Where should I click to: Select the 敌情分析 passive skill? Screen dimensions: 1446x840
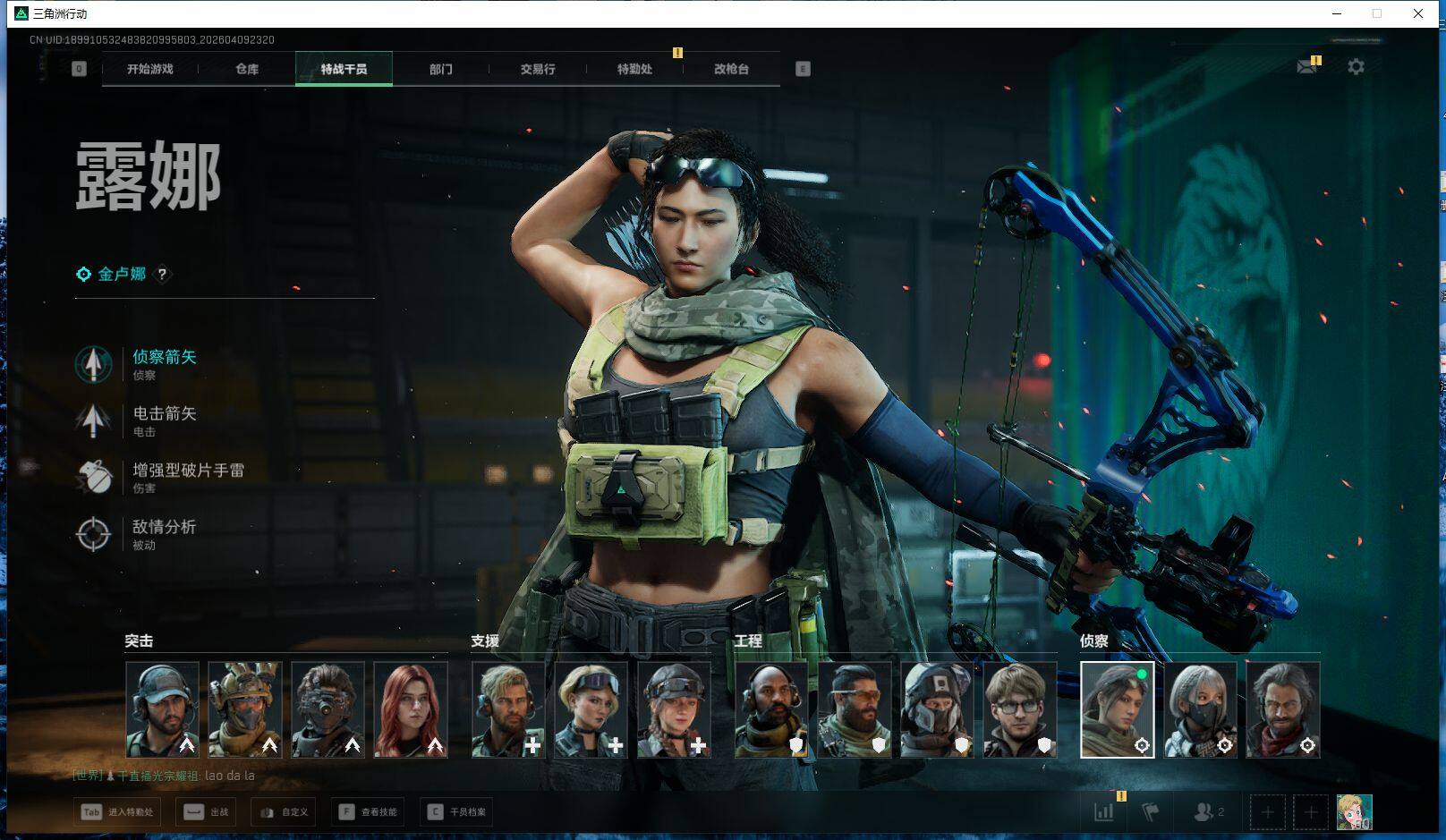(x=164, y=527)
